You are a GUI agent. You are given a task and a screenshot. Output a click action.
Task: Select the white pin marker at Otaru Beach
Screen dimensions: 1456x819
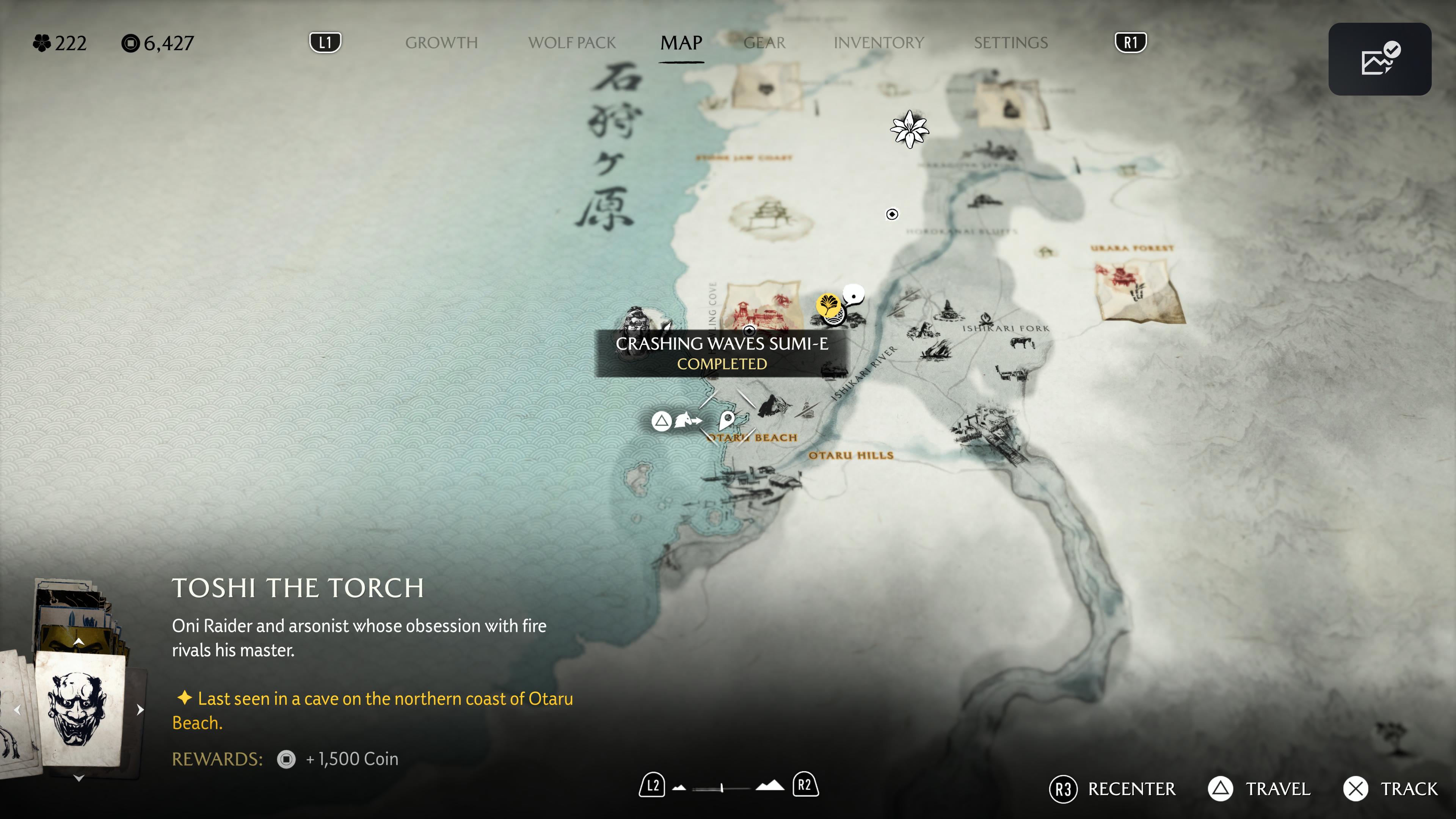point(727,420)
